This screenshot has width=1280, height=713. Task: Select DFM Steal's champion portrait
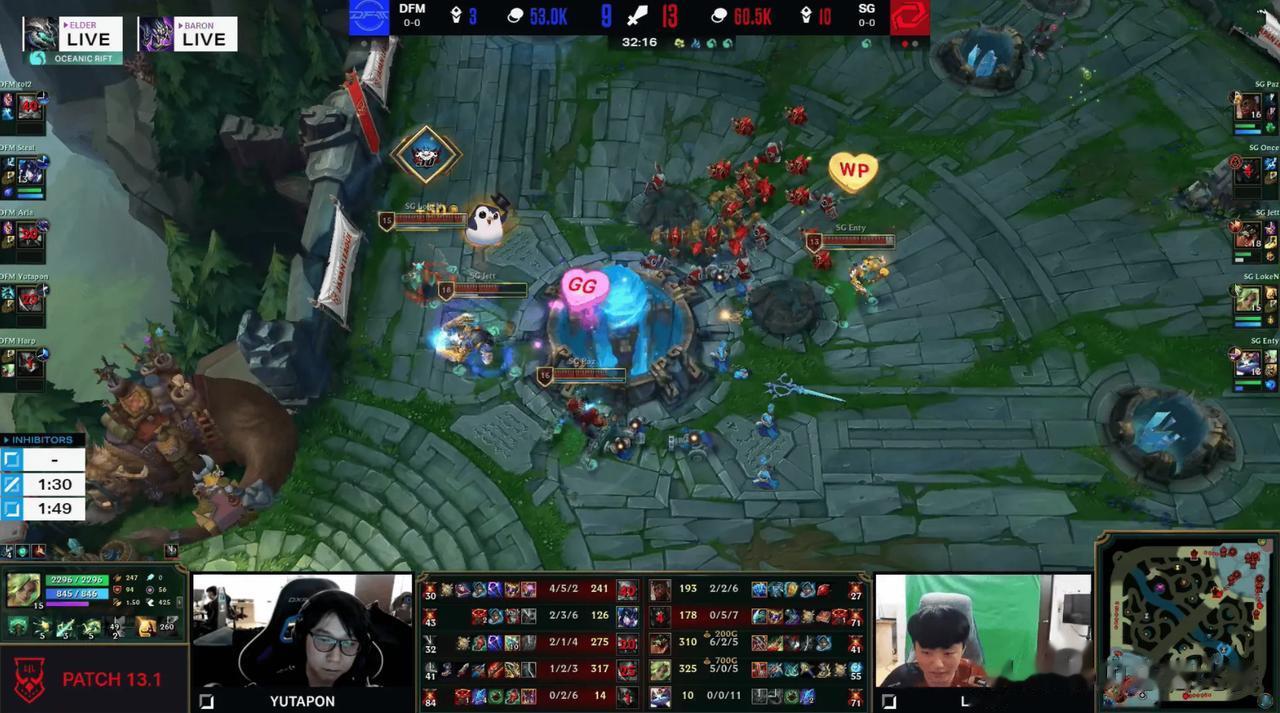click(30, 169)
